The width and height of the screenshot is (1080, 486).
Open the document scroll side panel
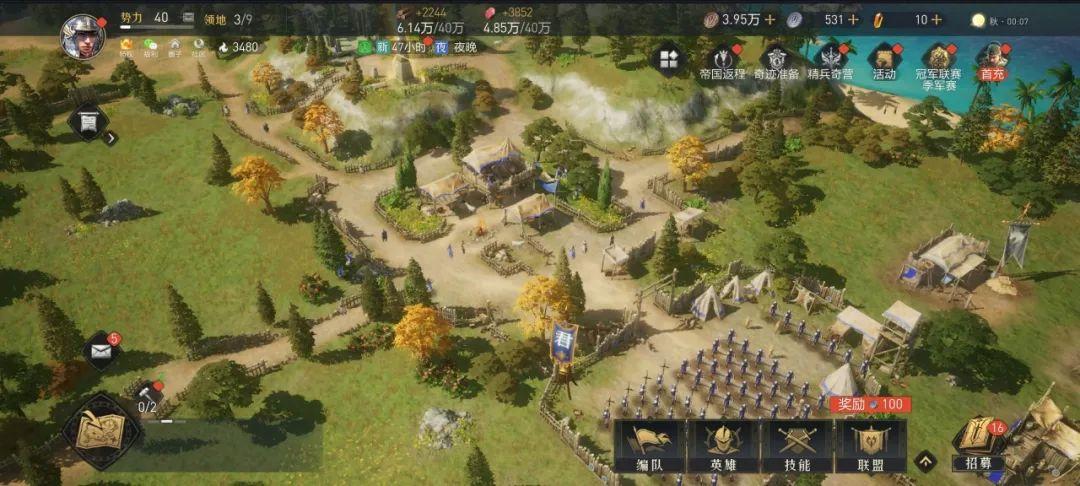[x=88, y=122]
